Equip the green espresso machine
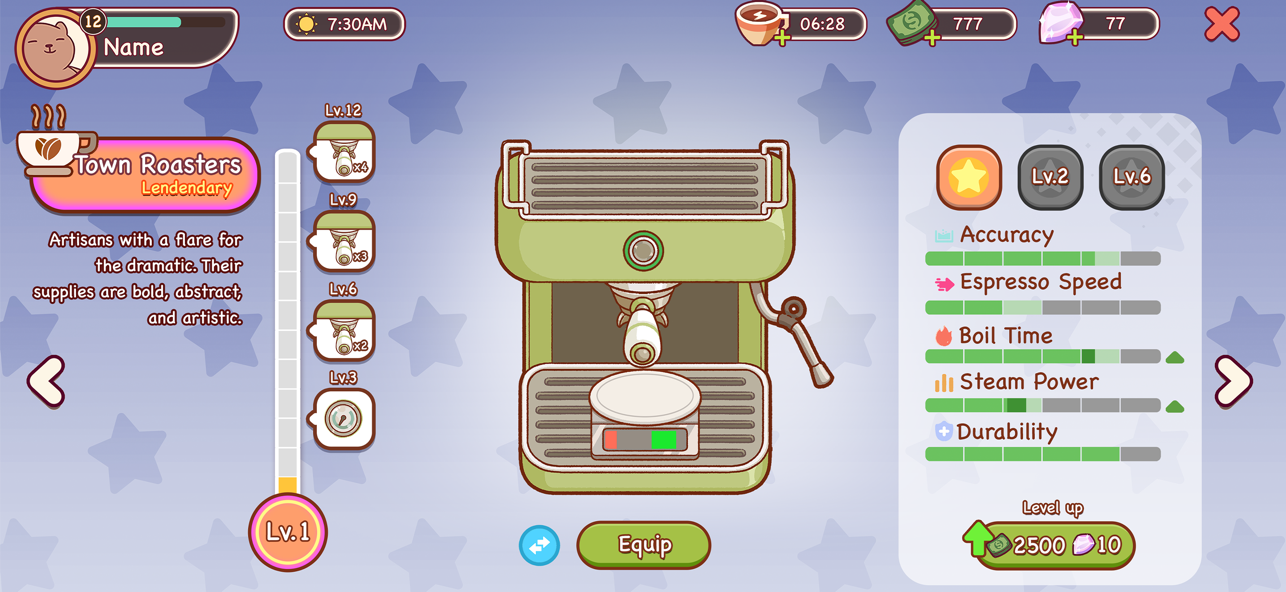This screenshot has width=1286, height=592. click(643, 545)
